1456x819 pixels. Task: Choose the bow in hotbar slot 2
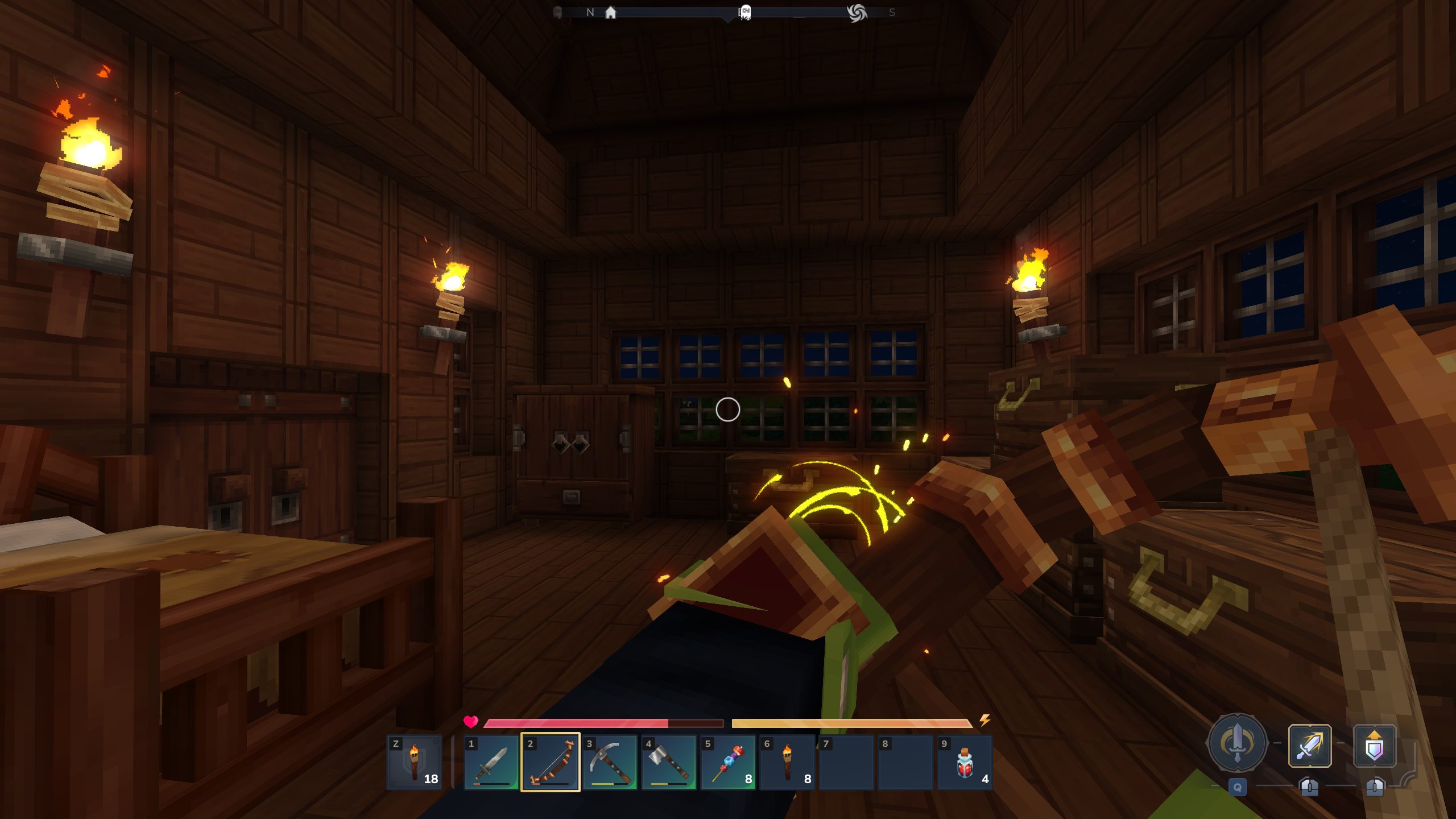point(551,762)
